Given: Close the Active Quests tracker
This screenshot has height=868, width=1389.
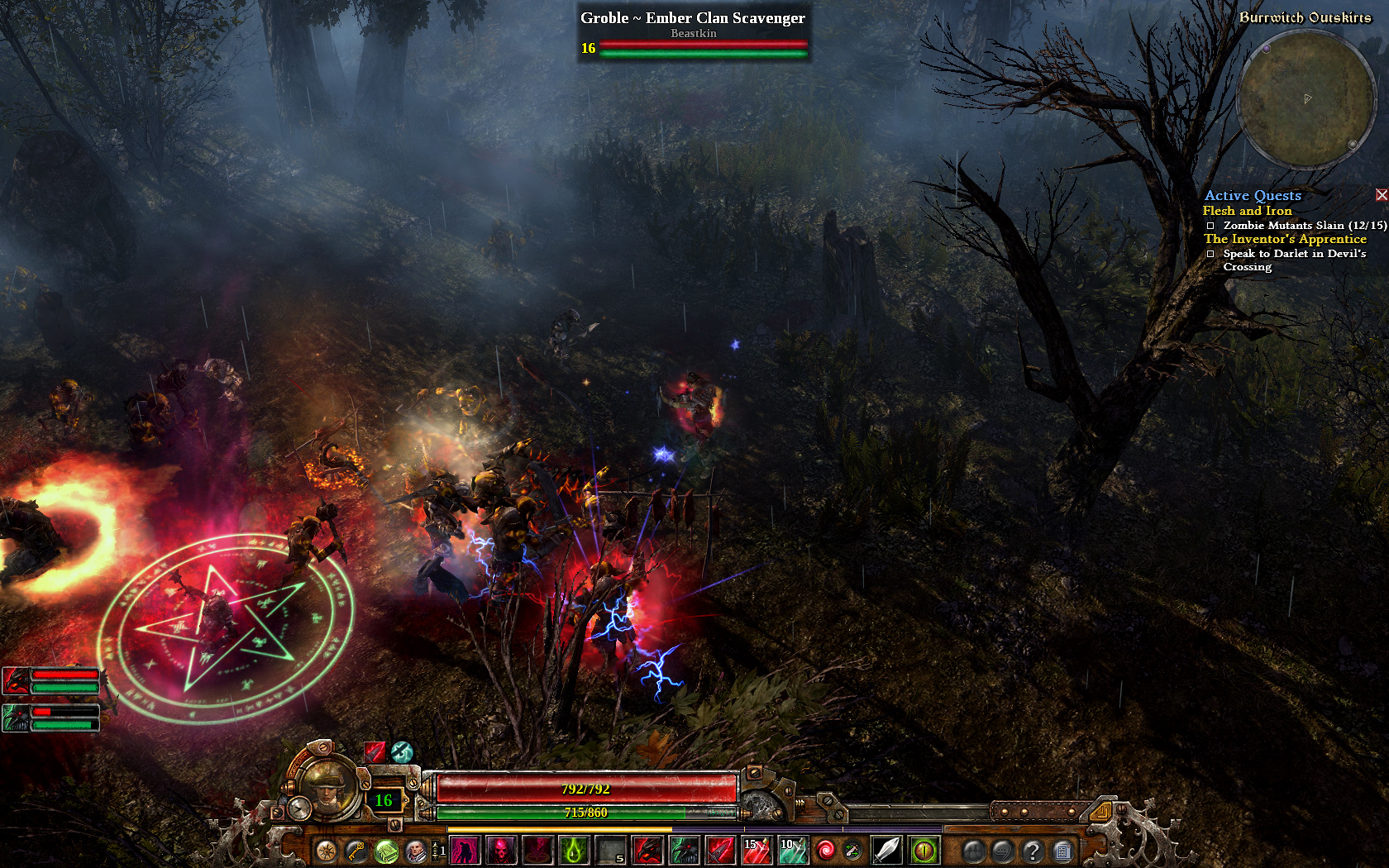Looking at the screenshot, I should click(x=1382, y=195).
